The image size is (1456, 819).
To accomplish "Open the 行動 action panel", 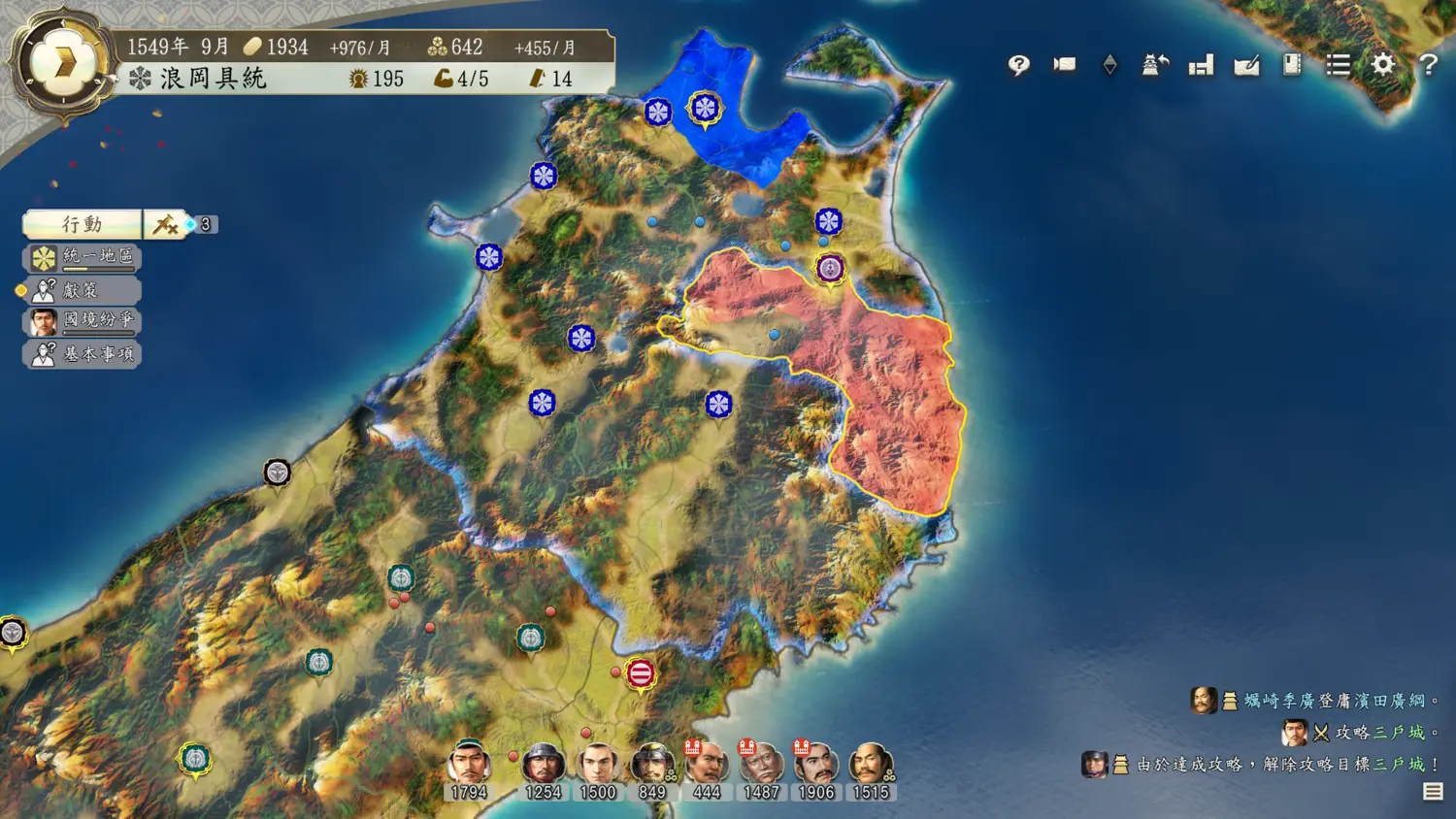I will click(x=83, y=224).
